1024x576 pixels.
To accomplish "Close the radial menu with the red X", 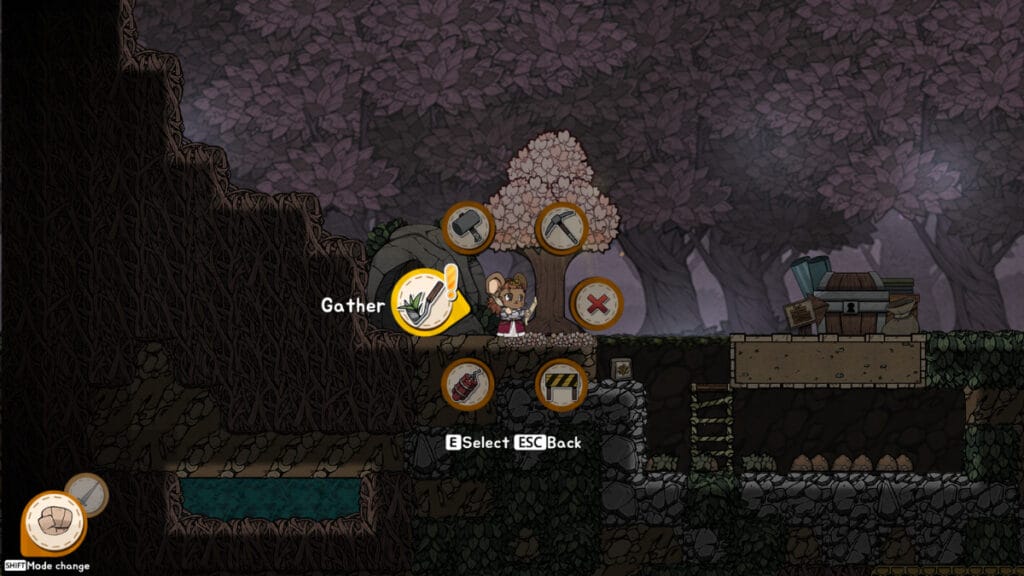I will pyautogui.click(x=596, y=304).
